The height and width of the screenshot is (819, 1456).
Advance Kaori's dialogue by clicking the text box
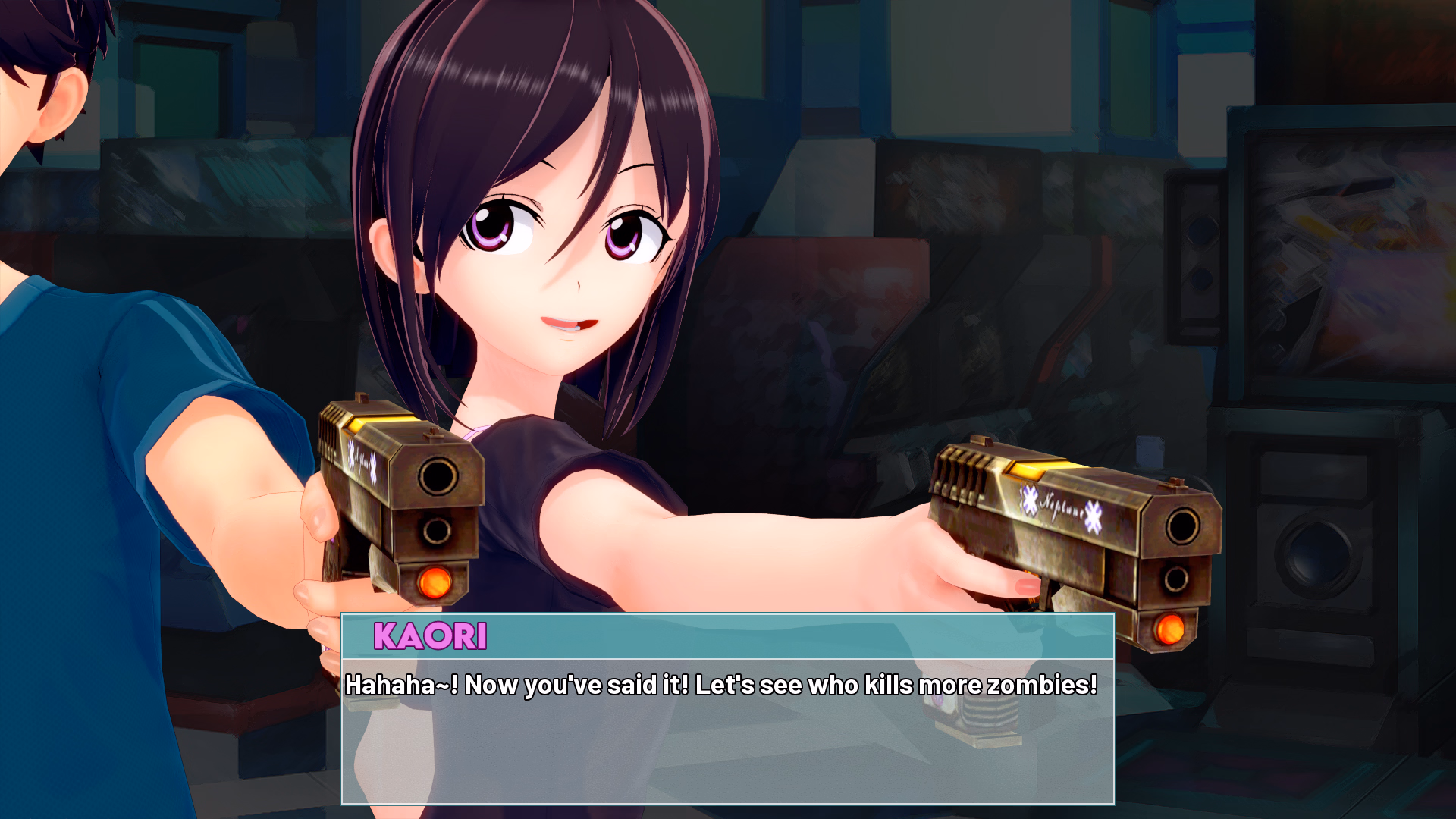point(727,728)
